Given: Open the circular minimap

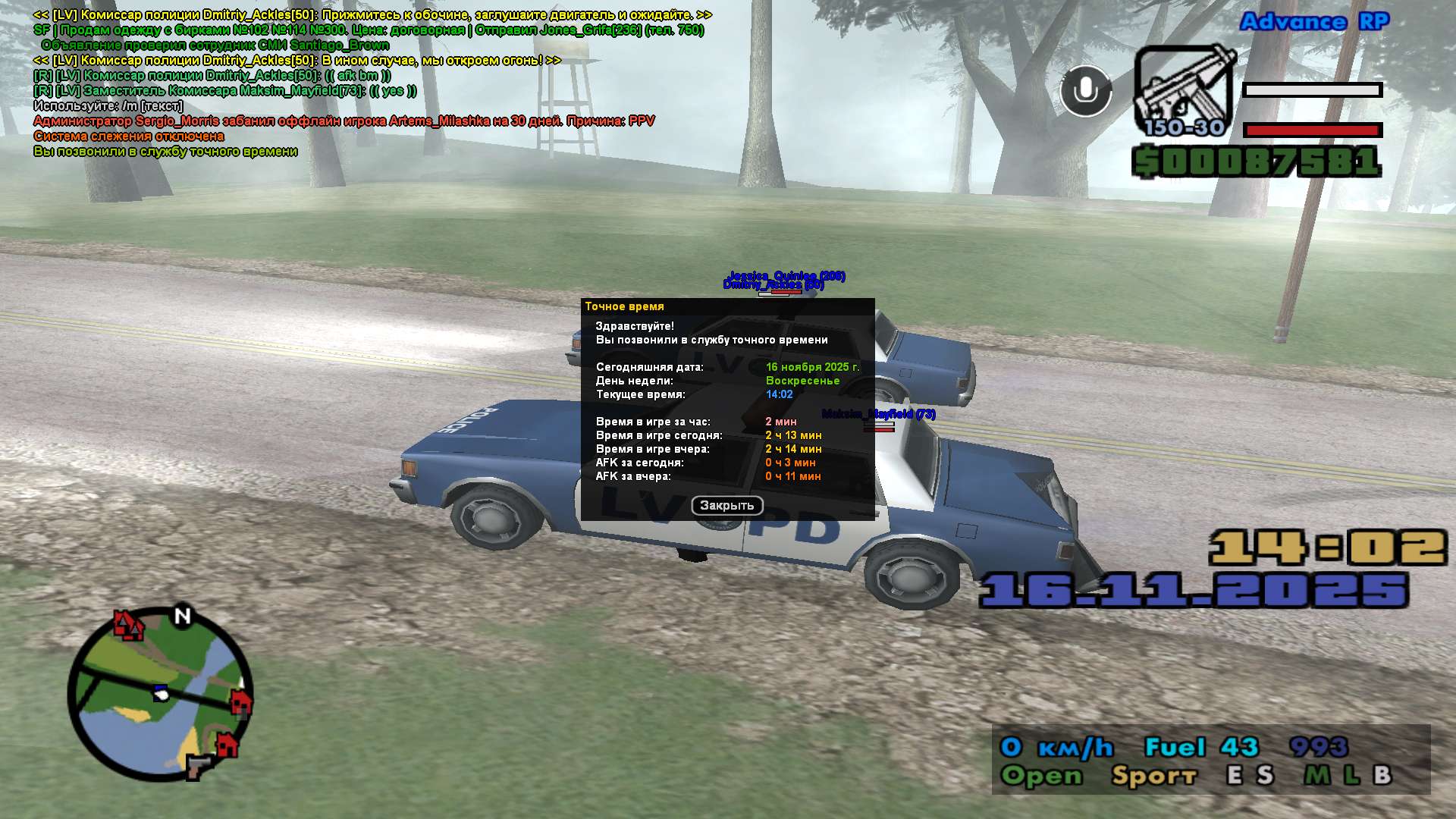Looking at the screenshot, I should pos(160,693).
